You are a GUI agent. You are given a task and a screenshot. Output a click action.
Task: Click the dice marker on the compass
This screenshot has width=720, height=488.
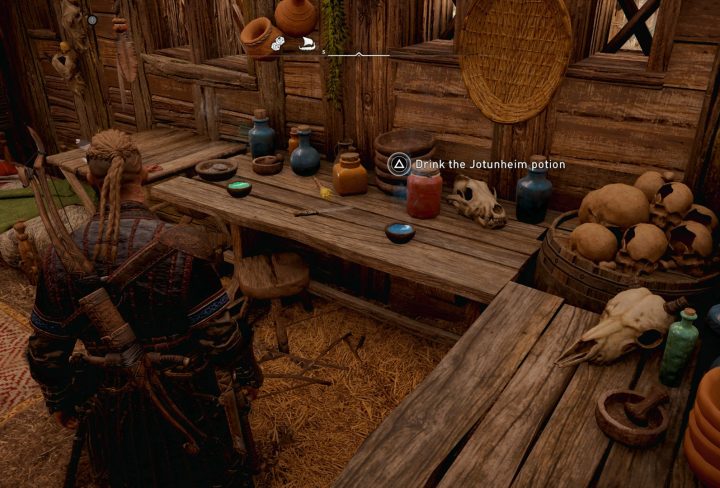click(279, 43)
